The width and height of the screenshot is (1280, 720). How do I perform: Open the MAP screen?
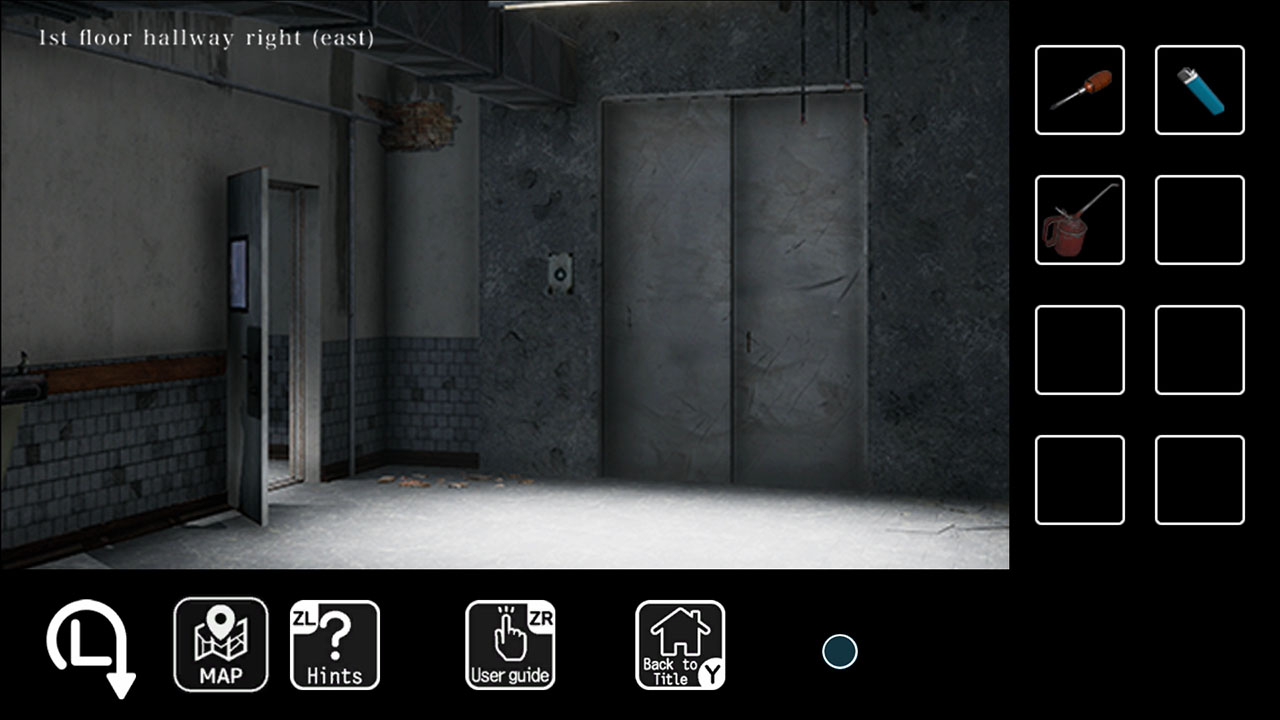tap(221, 645)
